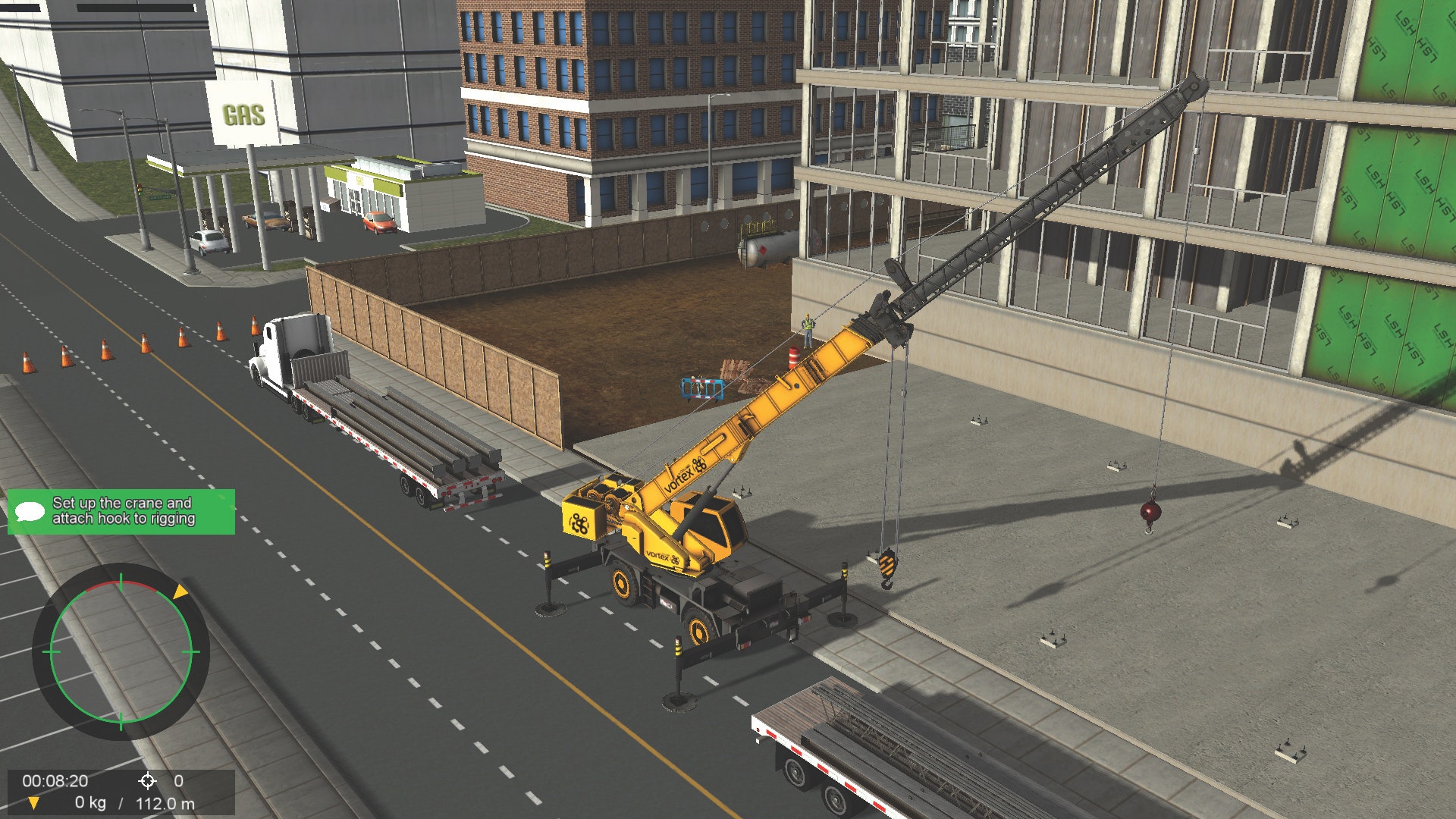
Task: Click the yellow warning triangle beside the load weight
Action: click(34, 803)
